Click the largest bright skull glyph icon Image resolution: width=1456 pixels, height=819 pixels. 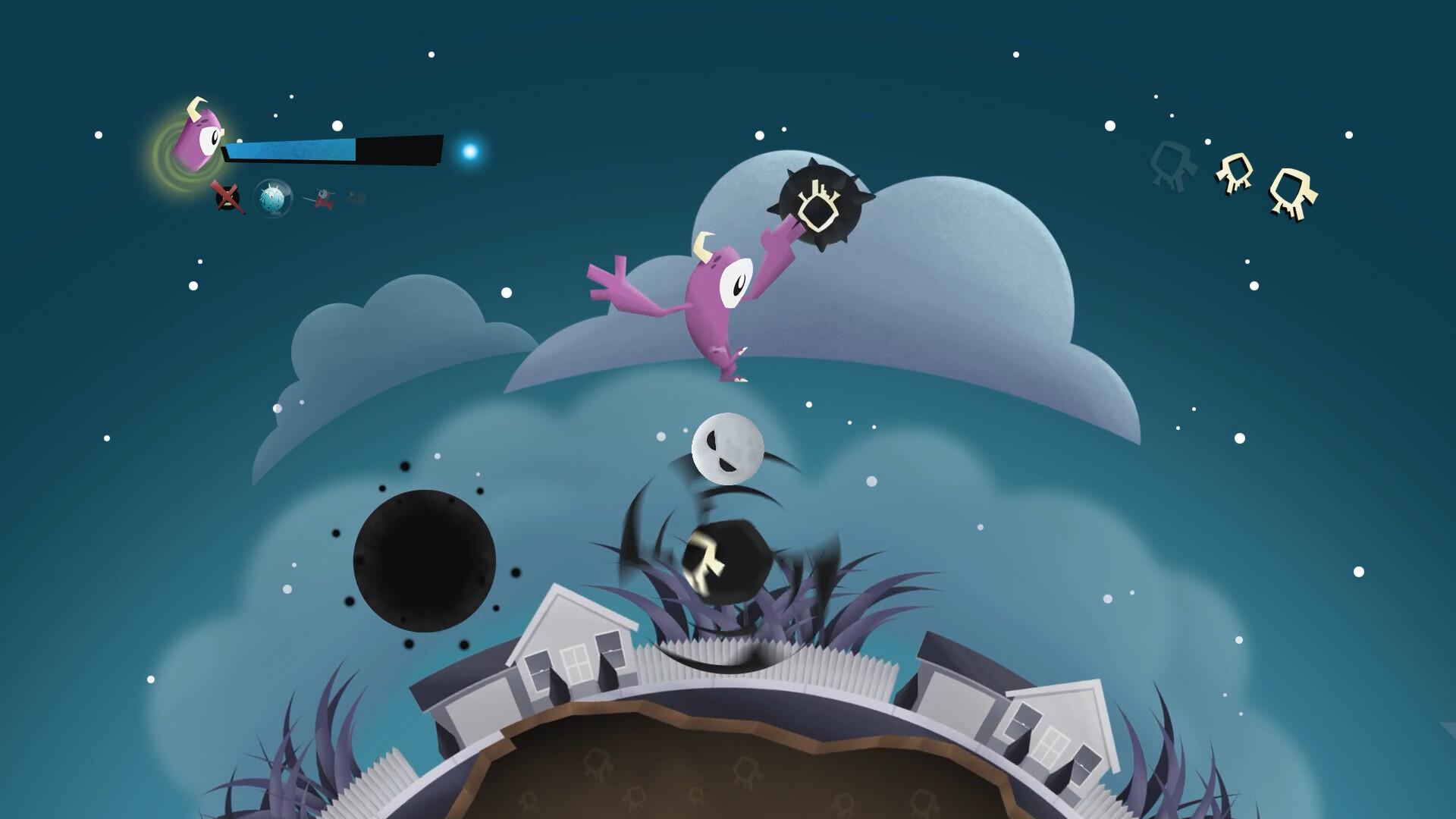(x=1294, y=193)
